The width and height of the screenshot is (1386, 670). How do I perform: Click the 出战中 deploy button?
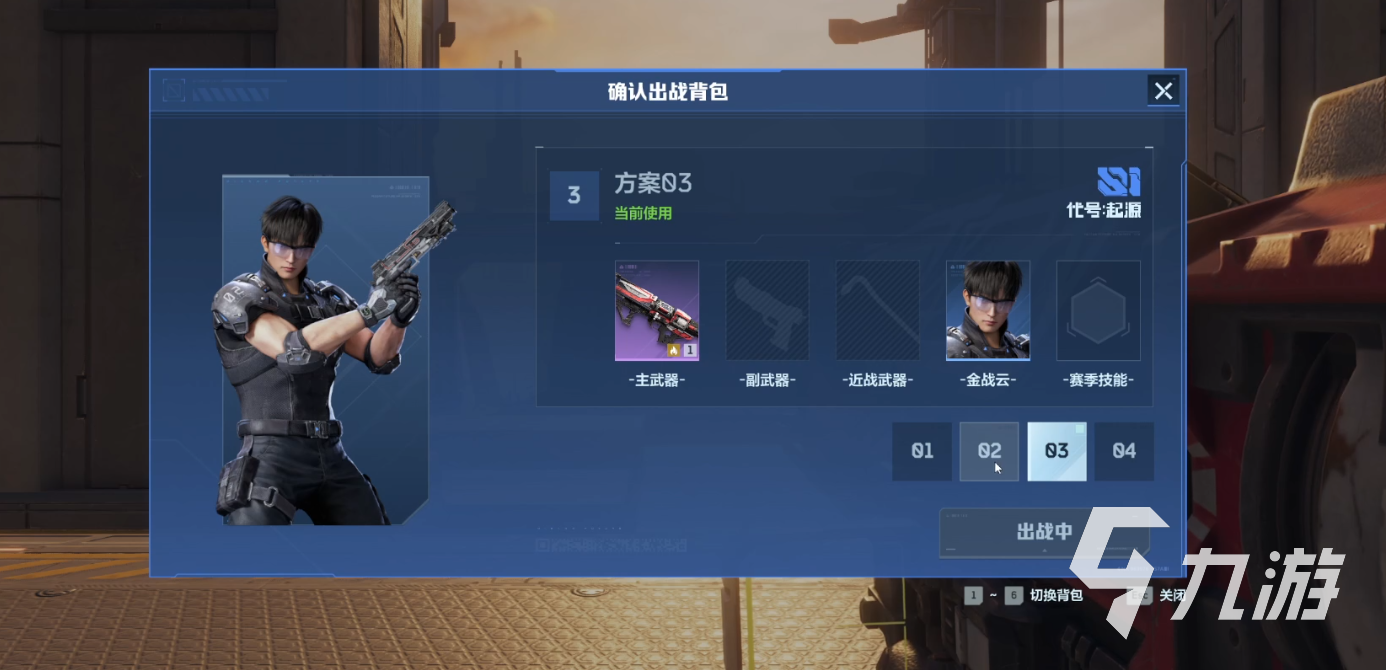coord(1043,532)
